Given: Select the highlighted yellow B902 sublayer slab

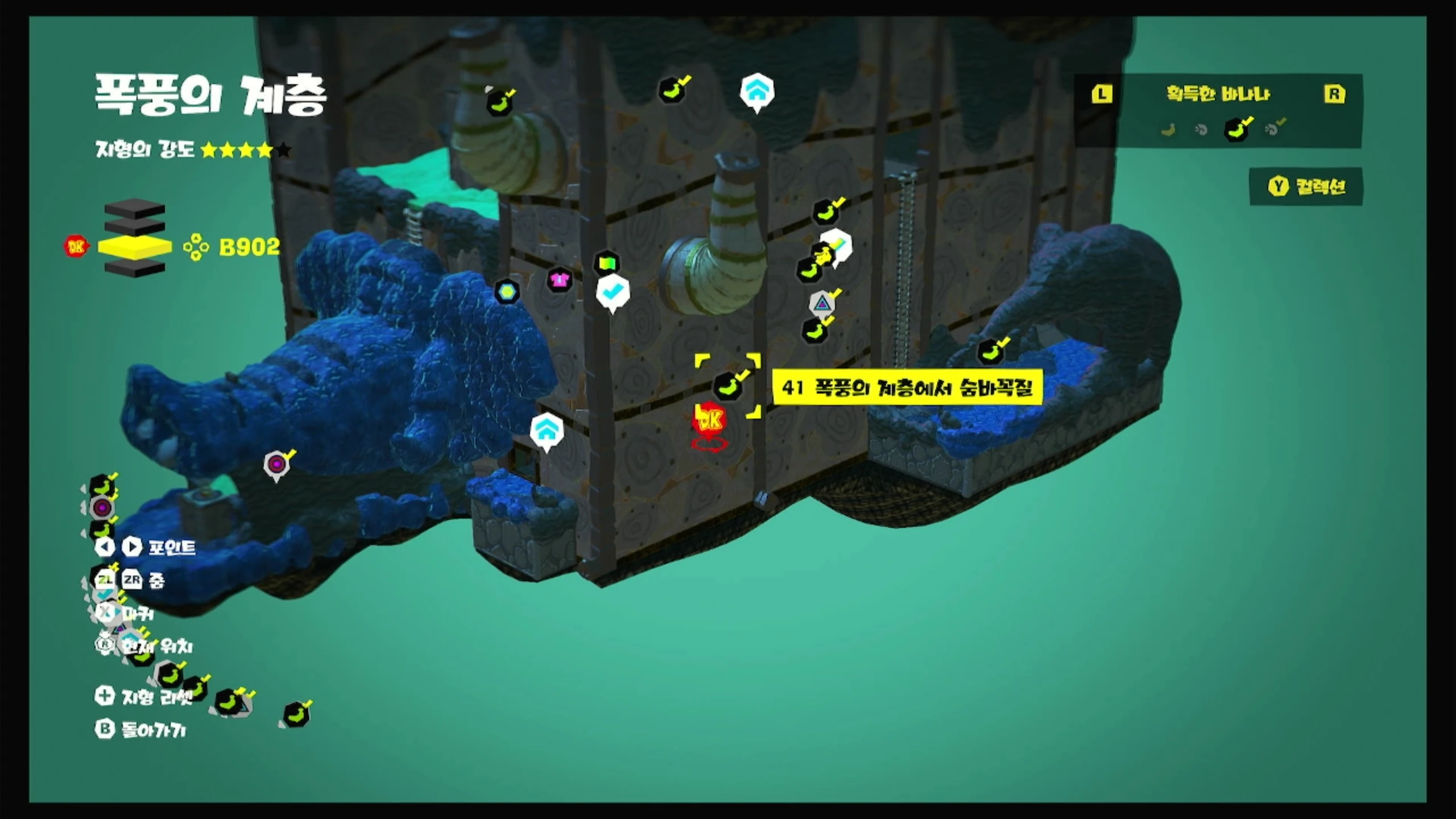Looking at the screenshot, I should pos(135,247).
